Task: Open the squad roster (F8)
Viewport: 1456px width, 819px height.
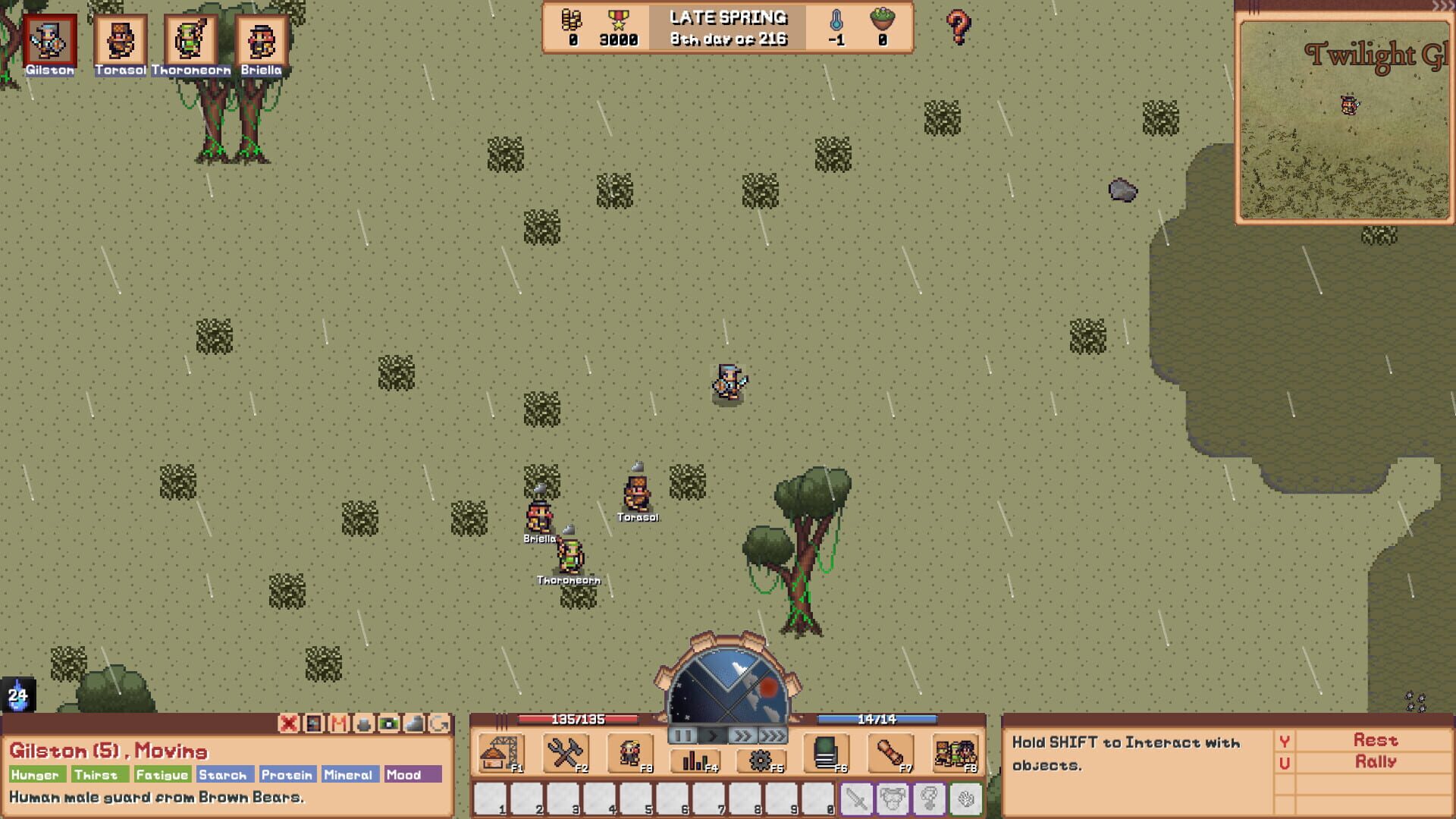Action: [x=957, y=755]
